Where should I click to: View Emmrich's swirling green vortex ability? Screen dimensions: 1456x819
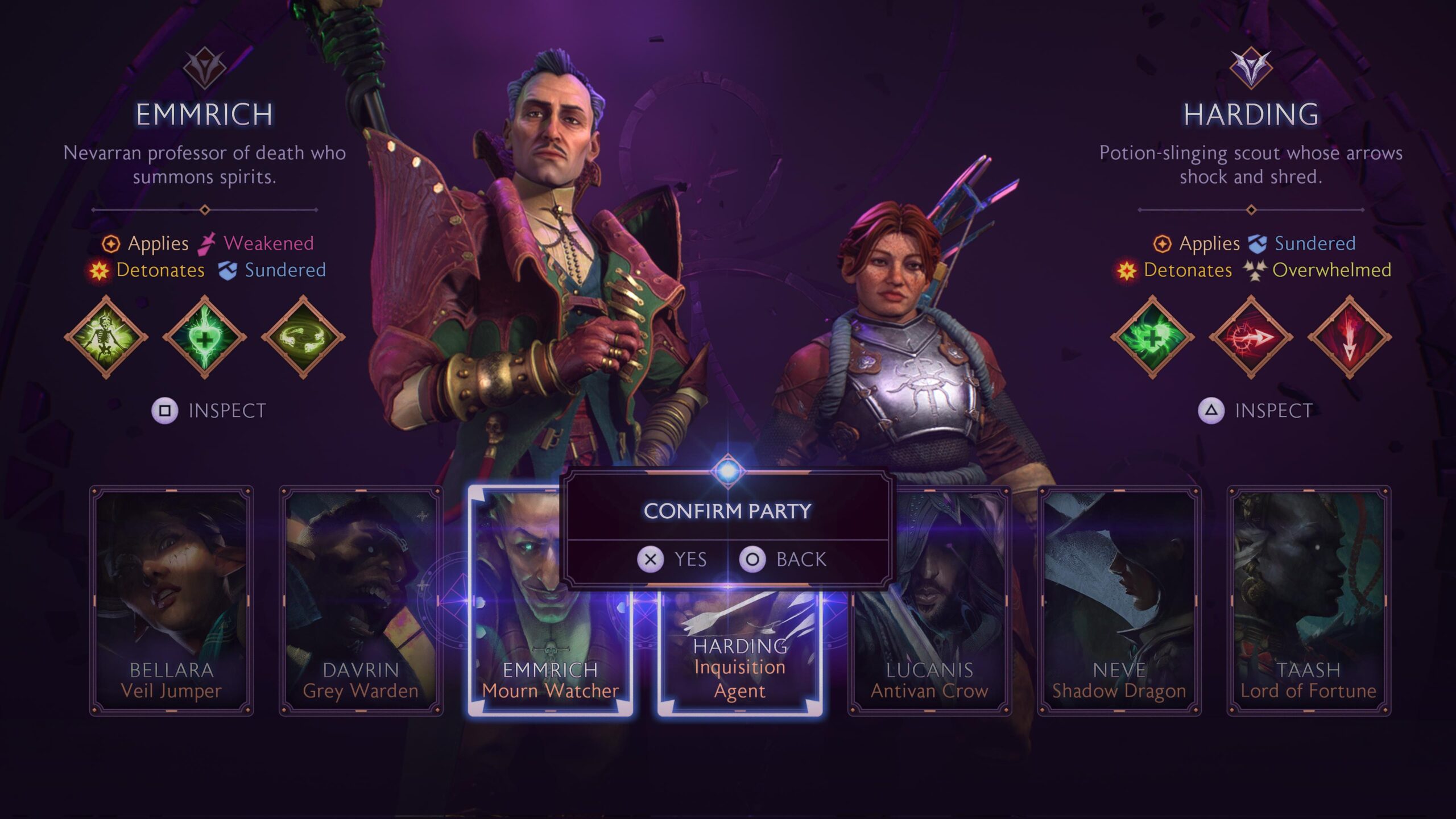(303, 337)
